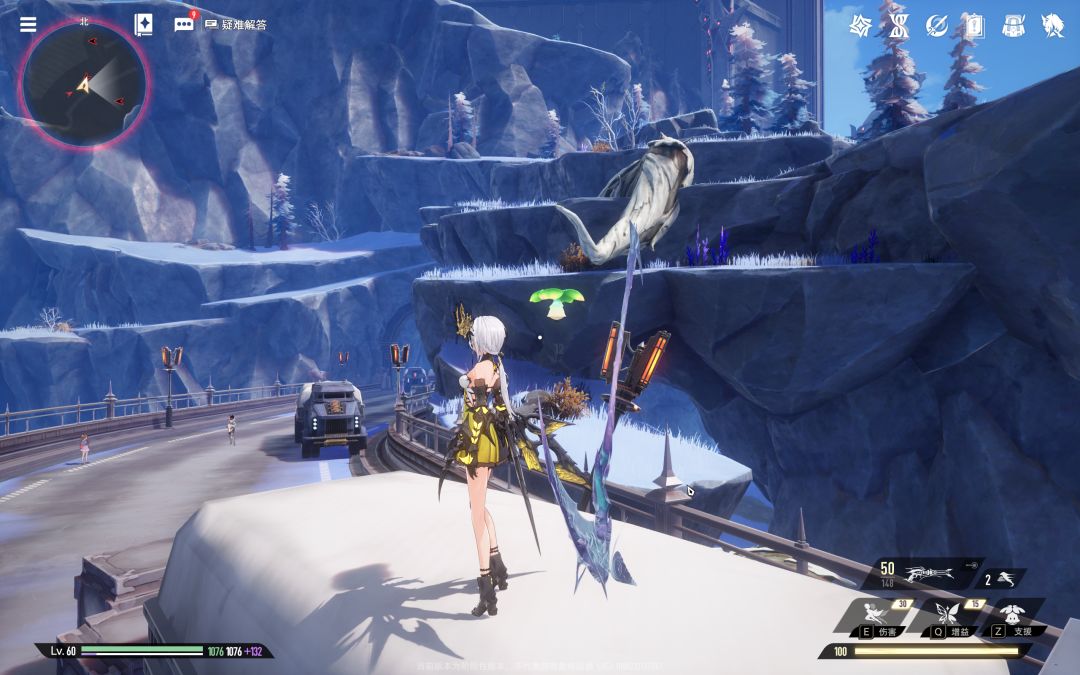The image size is (1080, 675).
Task: Open the backpack inventory
Action: point(1014,25)
